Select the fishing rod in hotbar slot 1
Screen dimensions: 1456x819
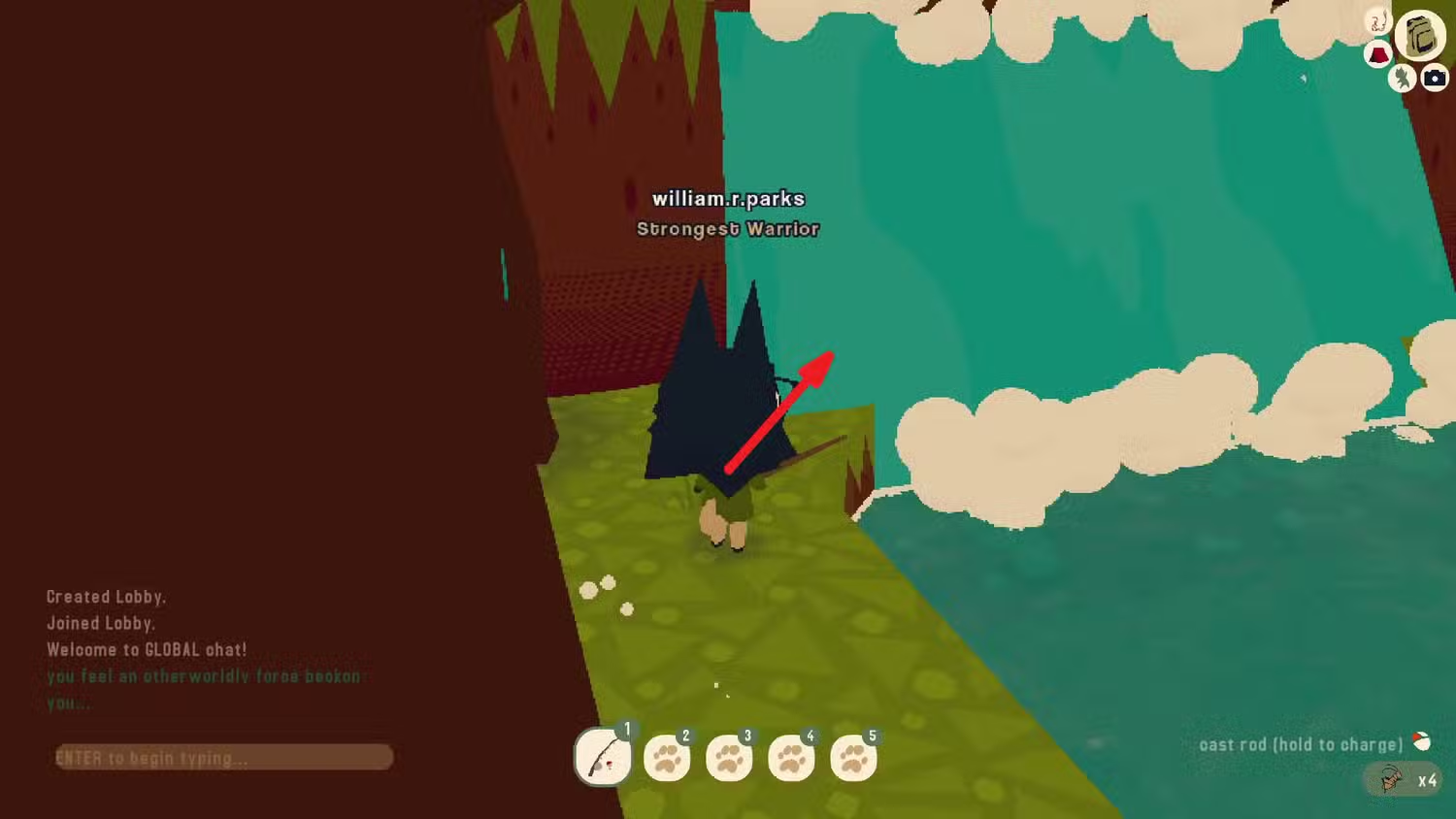(x=603, y=757)
